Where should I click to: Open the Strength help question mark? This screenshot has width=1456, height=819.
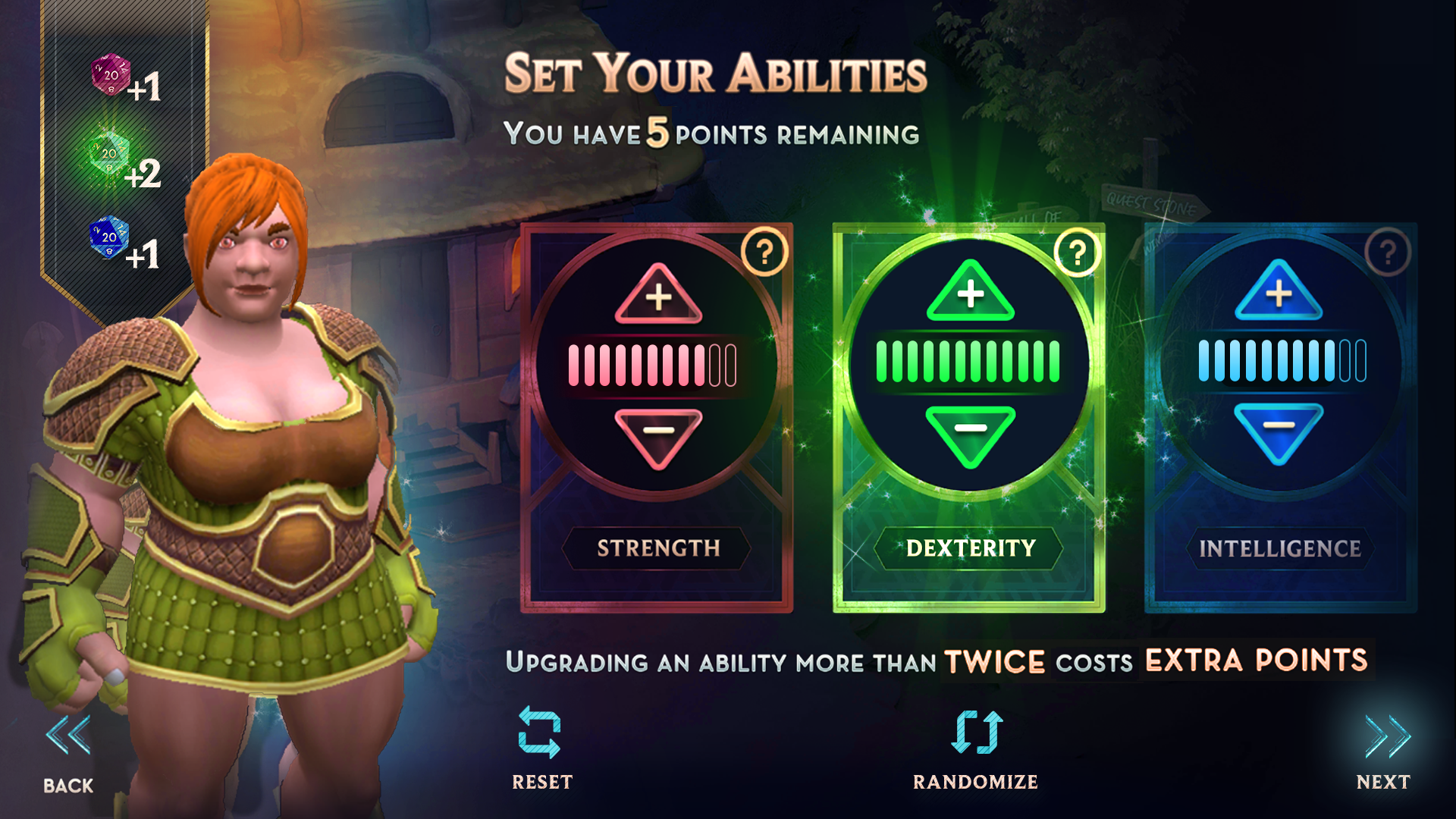pyautogui.click(x=764, y=250)
